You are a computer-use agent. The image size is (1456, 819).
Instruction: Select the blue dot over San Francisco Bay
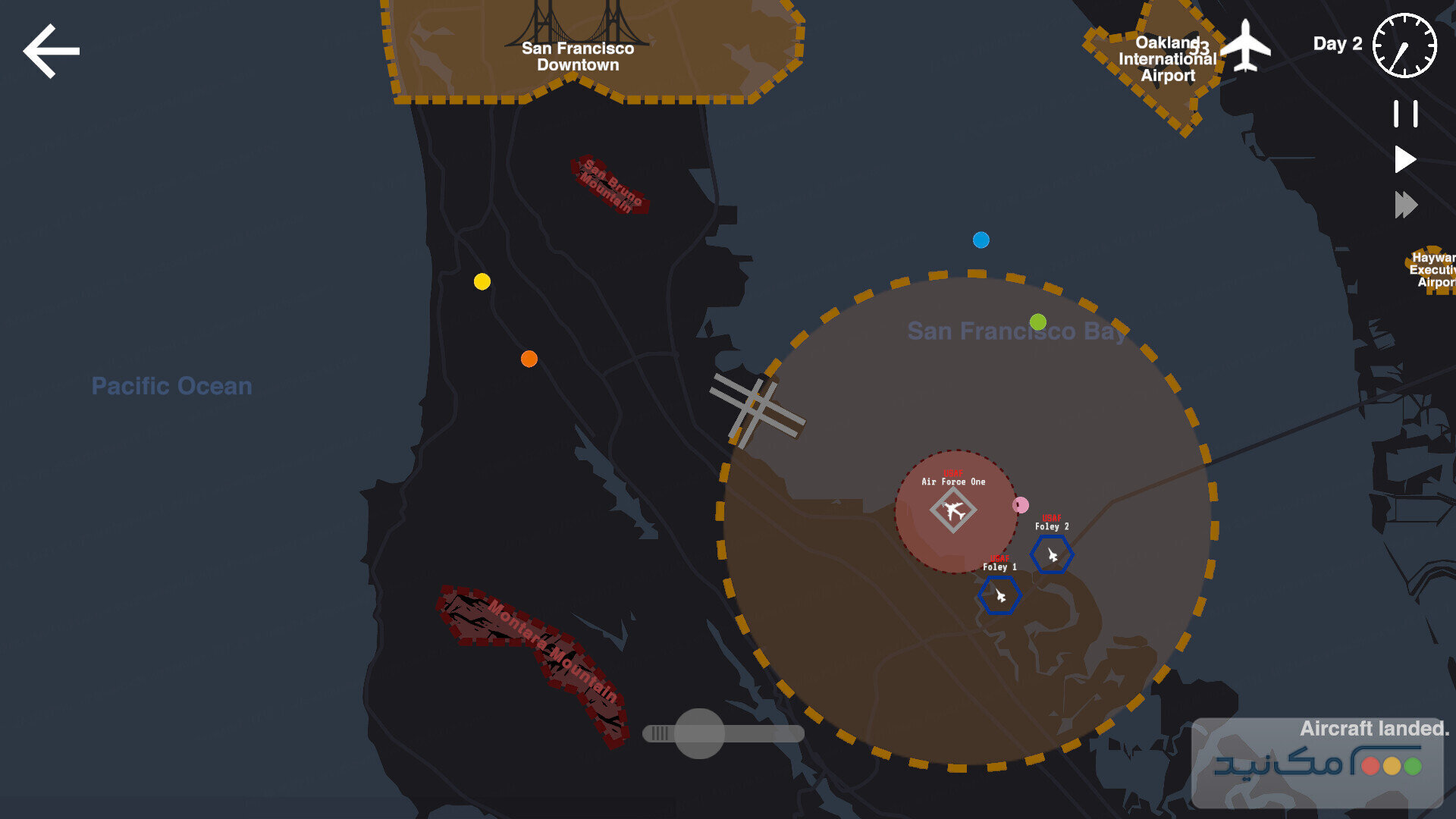coord(981,240)
